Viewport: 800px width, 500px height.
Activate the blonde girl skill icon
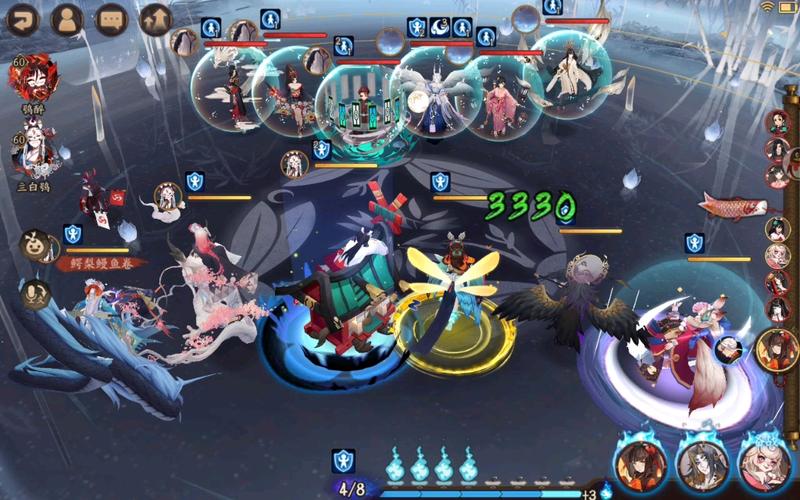[x=765, y=464]
